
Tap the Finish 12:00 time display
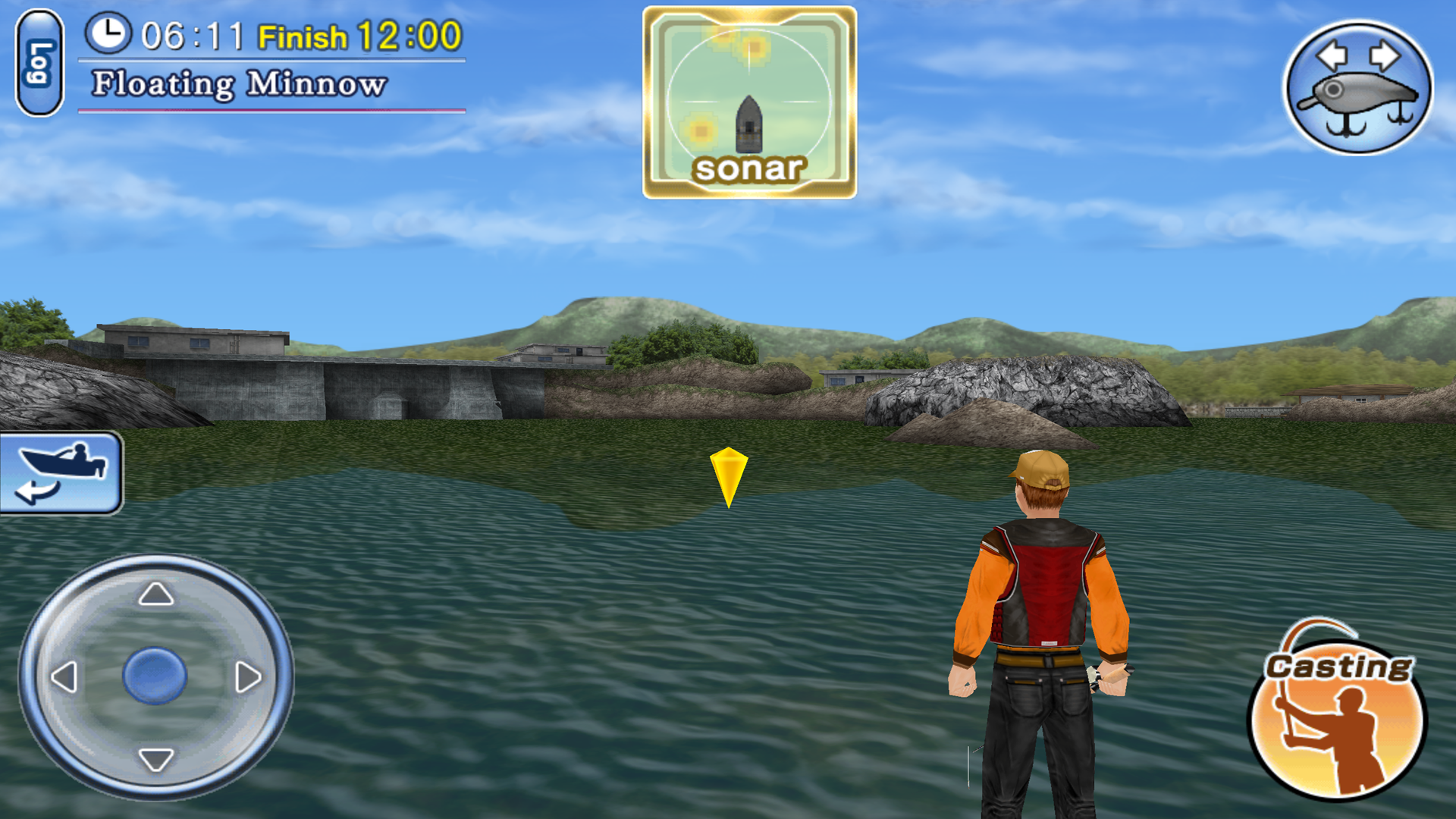click(364, 34)
